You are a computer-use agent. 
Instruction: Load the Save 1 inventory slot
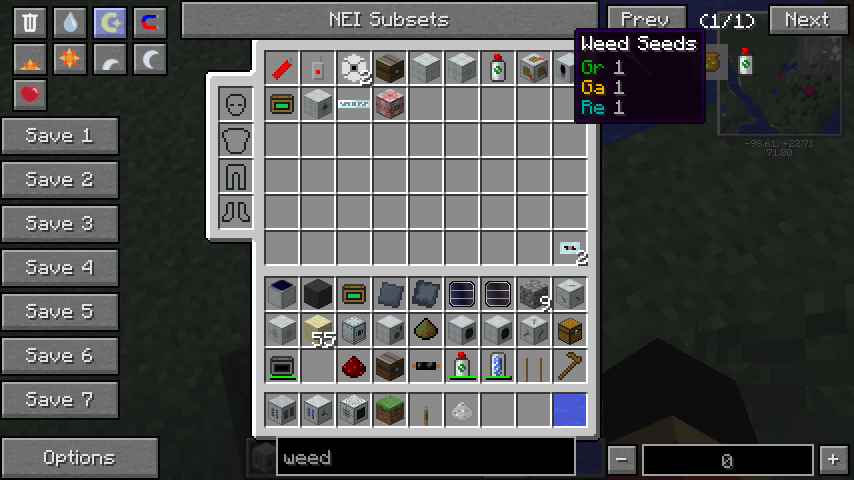60,136
